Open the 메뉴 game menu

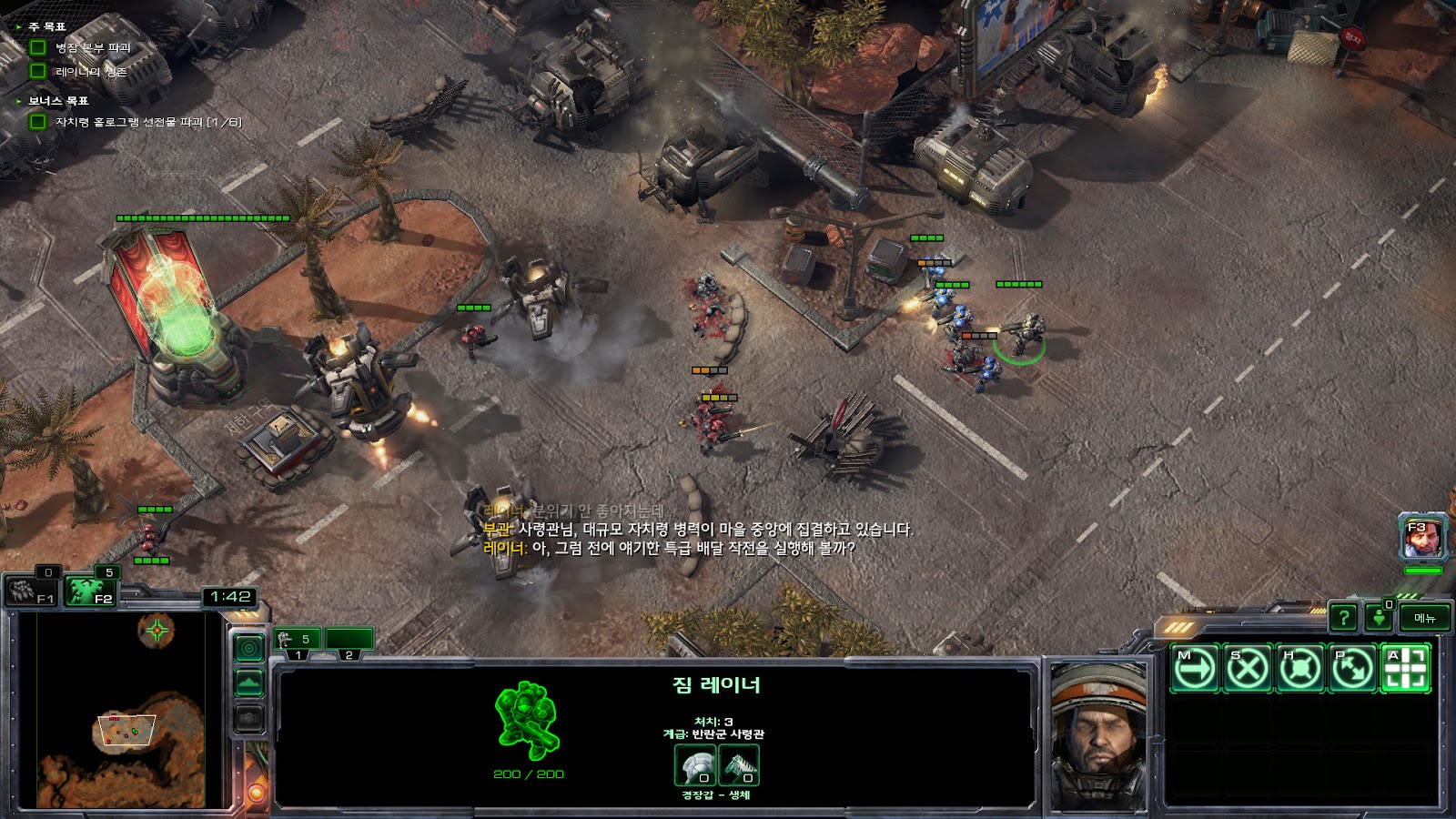click(1425, 618)
